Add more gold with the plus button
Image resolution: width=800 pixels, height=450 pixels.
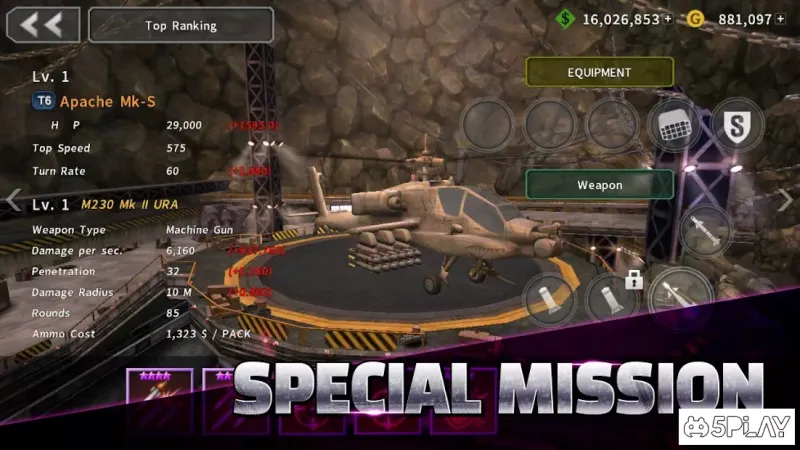(780, 19)
